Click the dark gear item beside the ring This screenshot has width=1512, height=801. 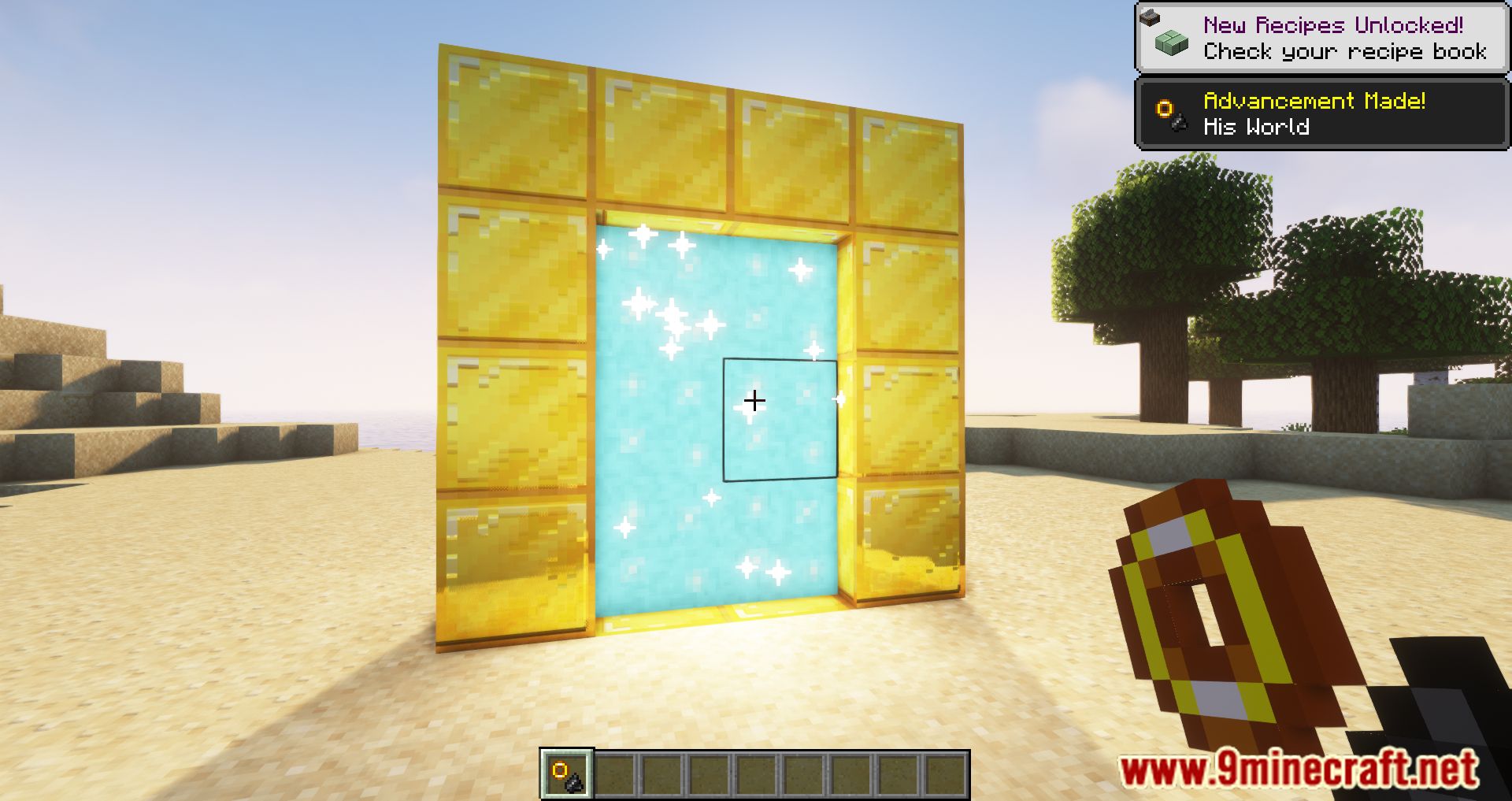coord(1179,122)
